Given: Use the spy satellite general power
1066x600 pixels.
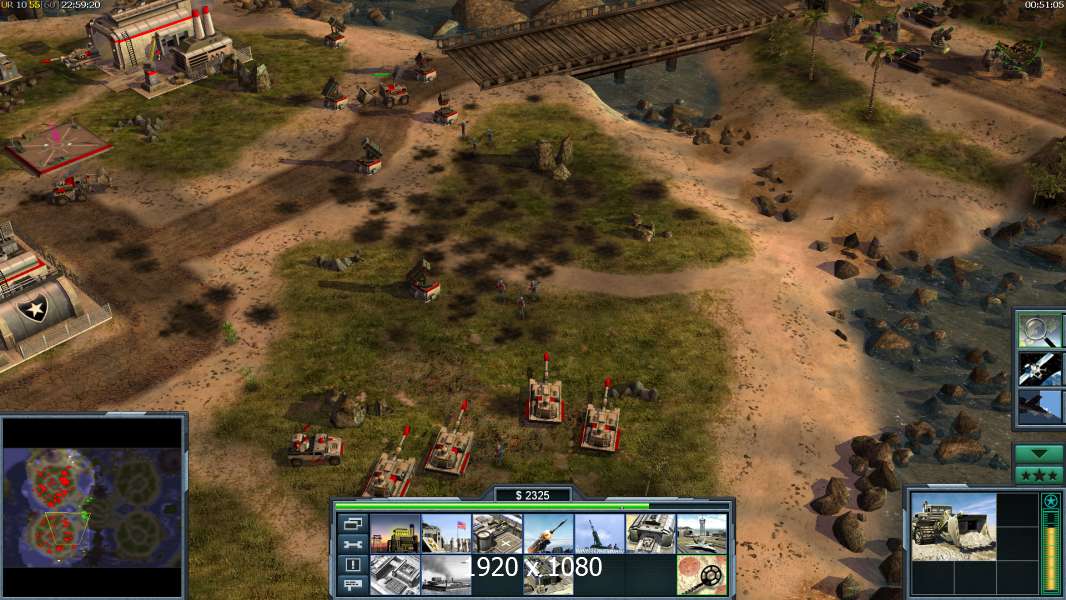Looking at the screenshot, I should [x=1040, y=368].
